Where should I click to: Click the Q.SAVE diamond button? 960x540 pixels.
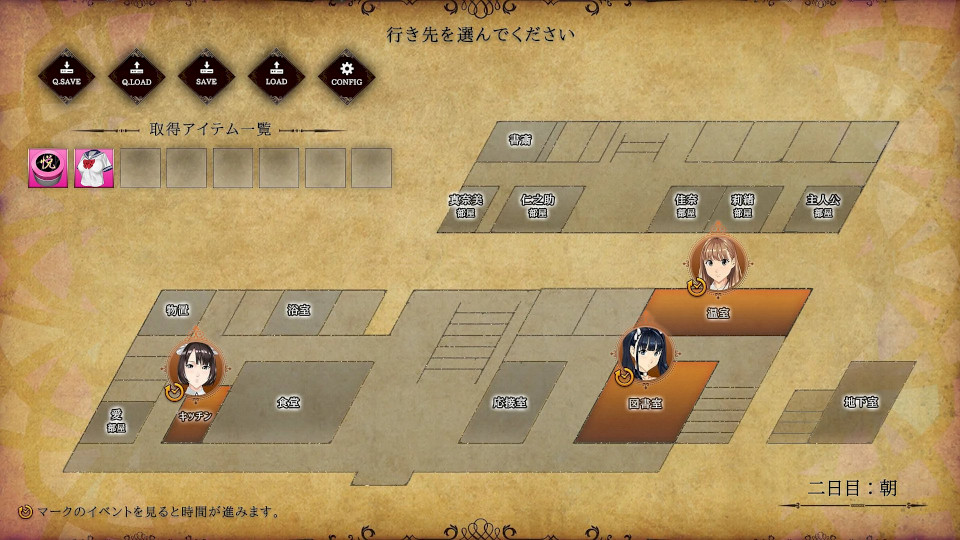tap(66, 75)
